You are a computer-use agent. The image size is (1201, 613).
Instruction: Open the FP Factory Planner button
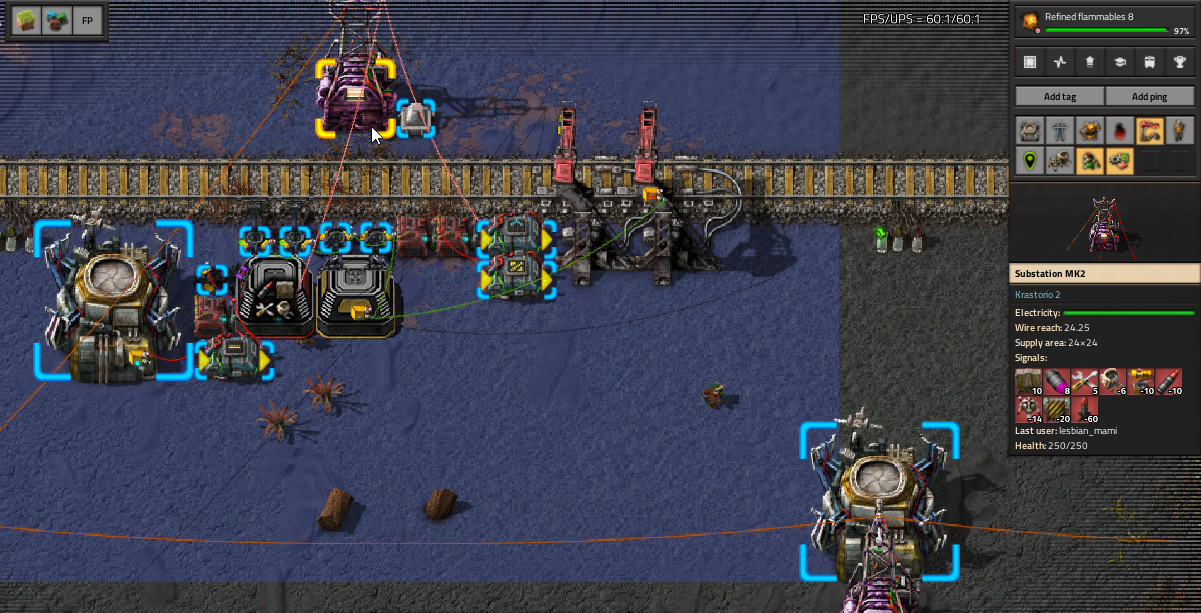tap(87, 20)
